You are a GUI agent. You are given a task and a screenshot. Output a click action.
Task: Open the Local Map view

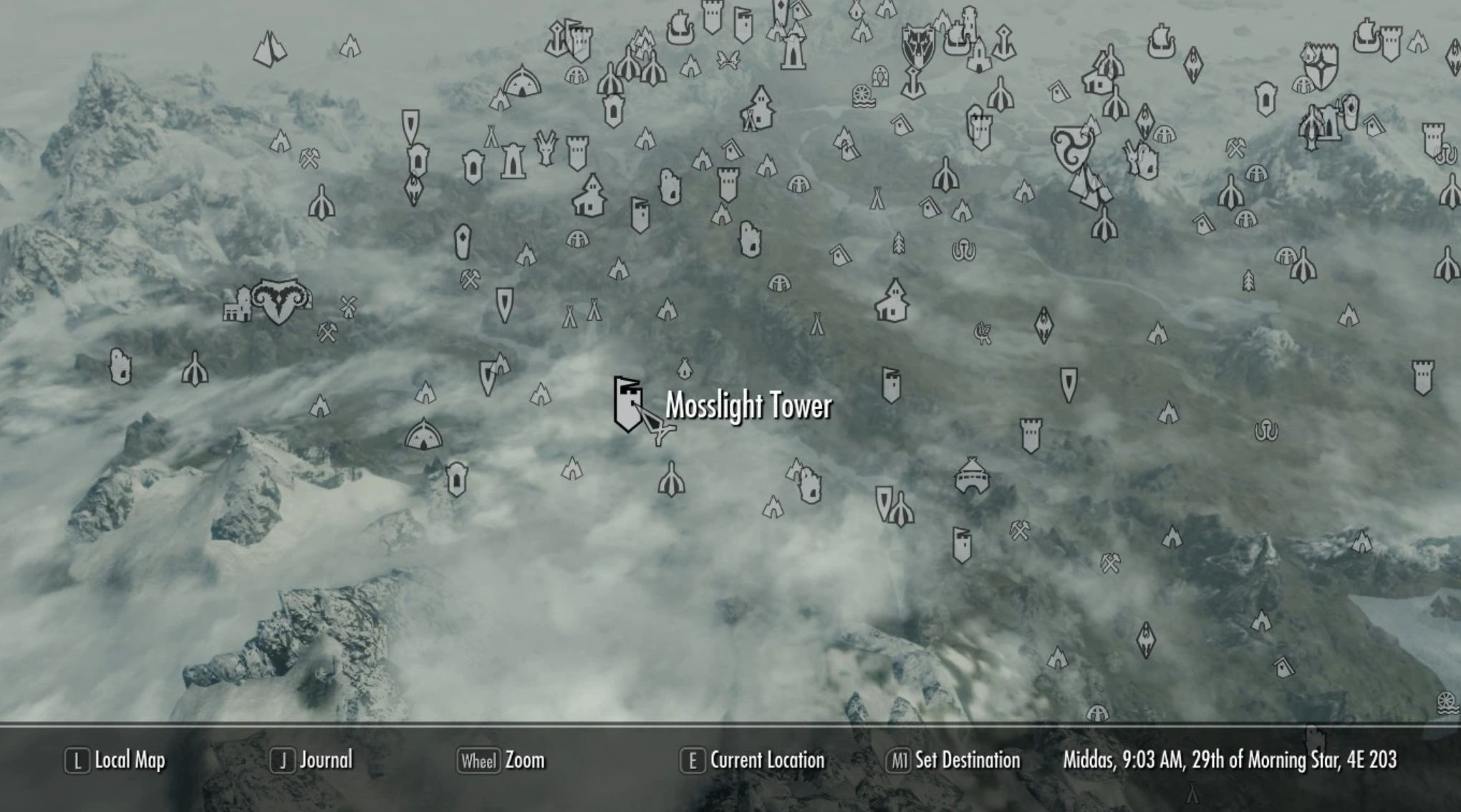click(x=115, y=760)
